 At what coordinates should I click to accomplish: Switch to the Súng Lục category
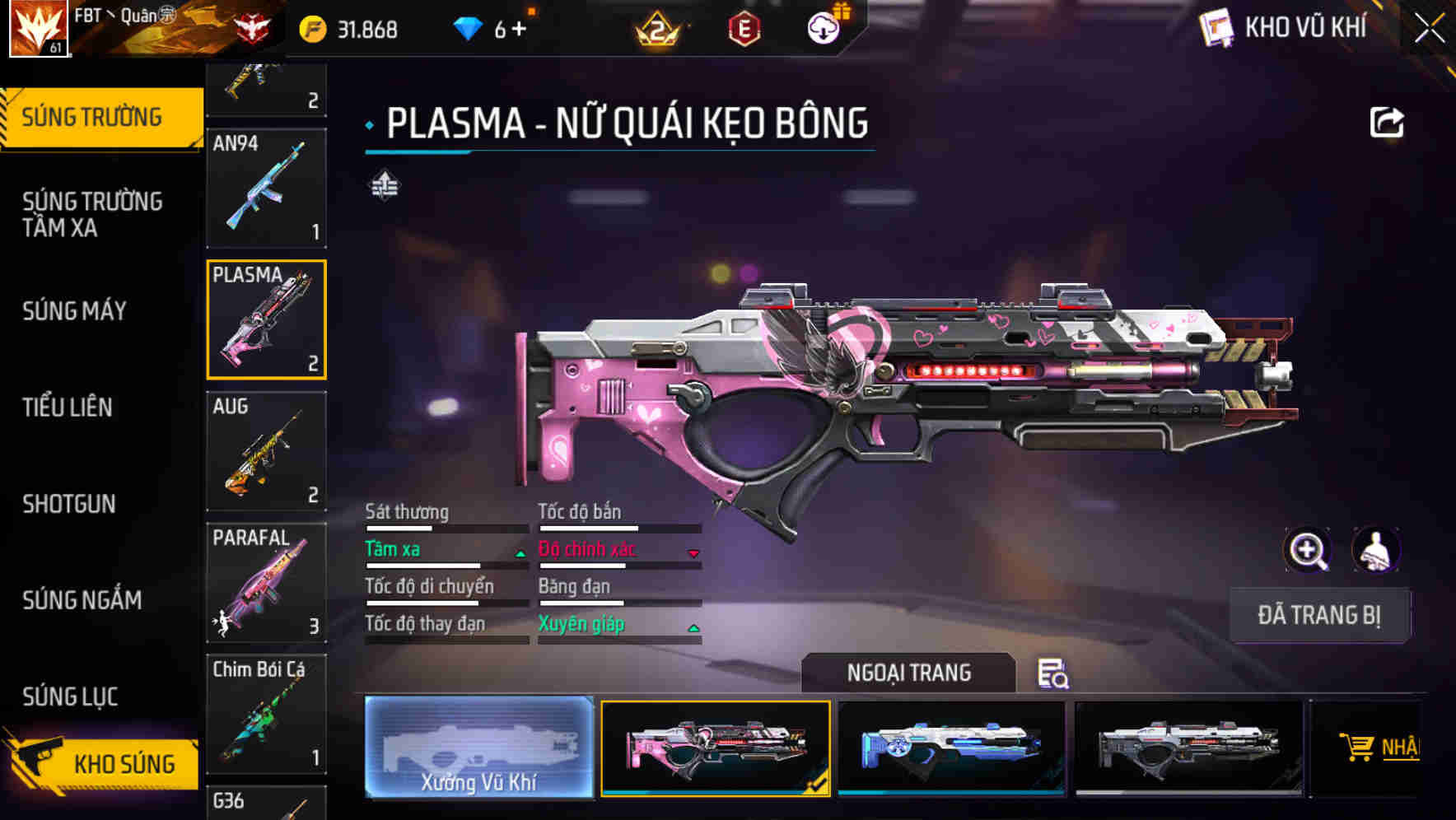71,696
